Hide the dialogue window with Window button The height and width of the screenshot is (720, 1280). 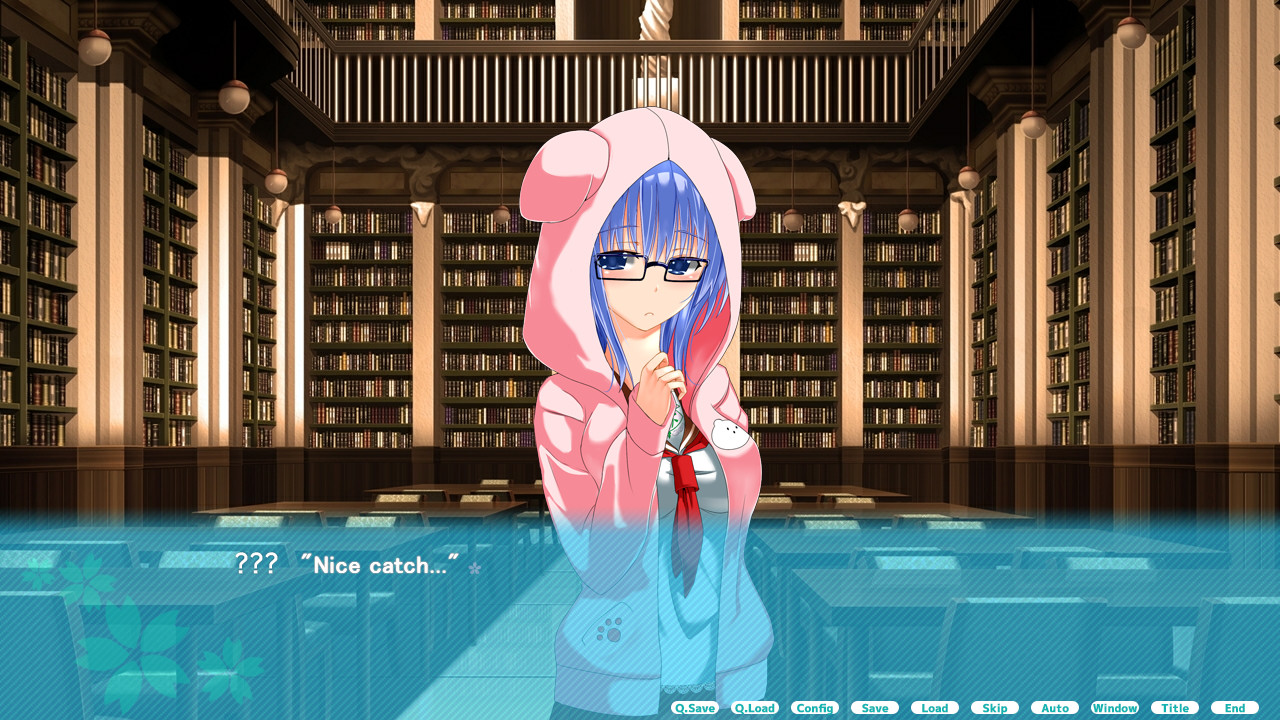pyautogui.click(x=1114, y=707)
